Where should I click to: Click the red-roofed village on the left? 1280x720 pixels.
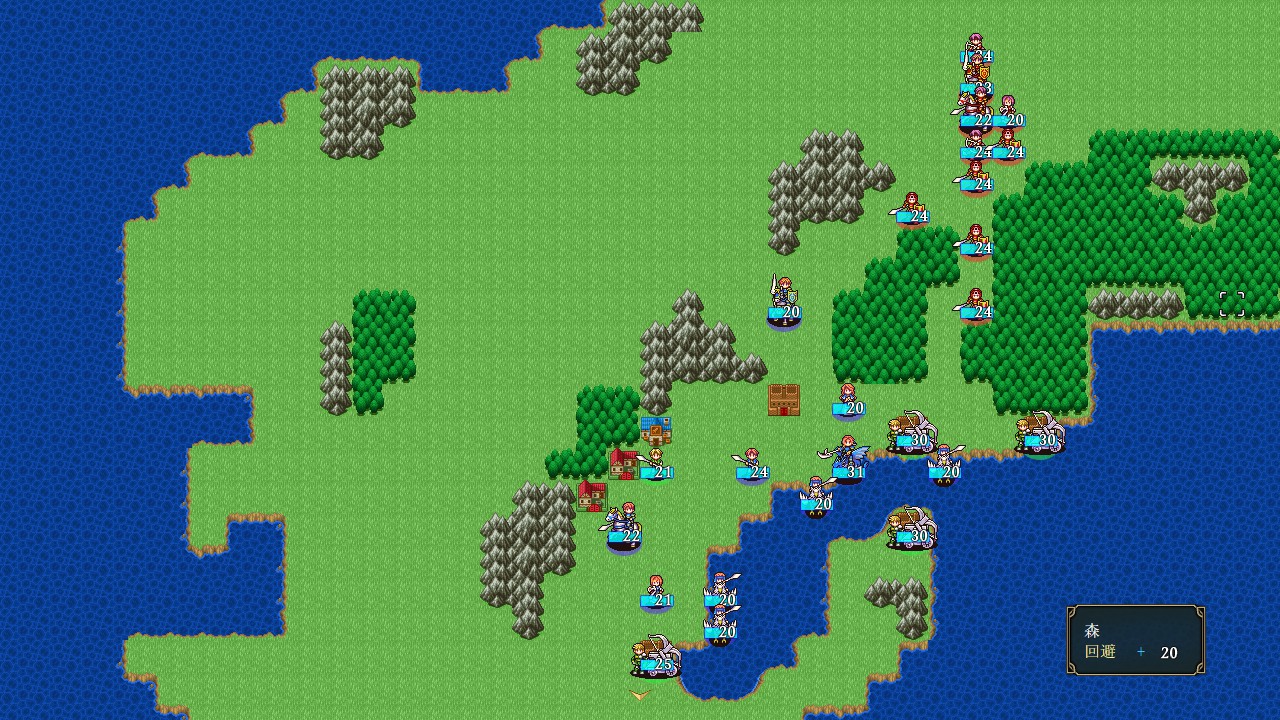pos(592,496)
